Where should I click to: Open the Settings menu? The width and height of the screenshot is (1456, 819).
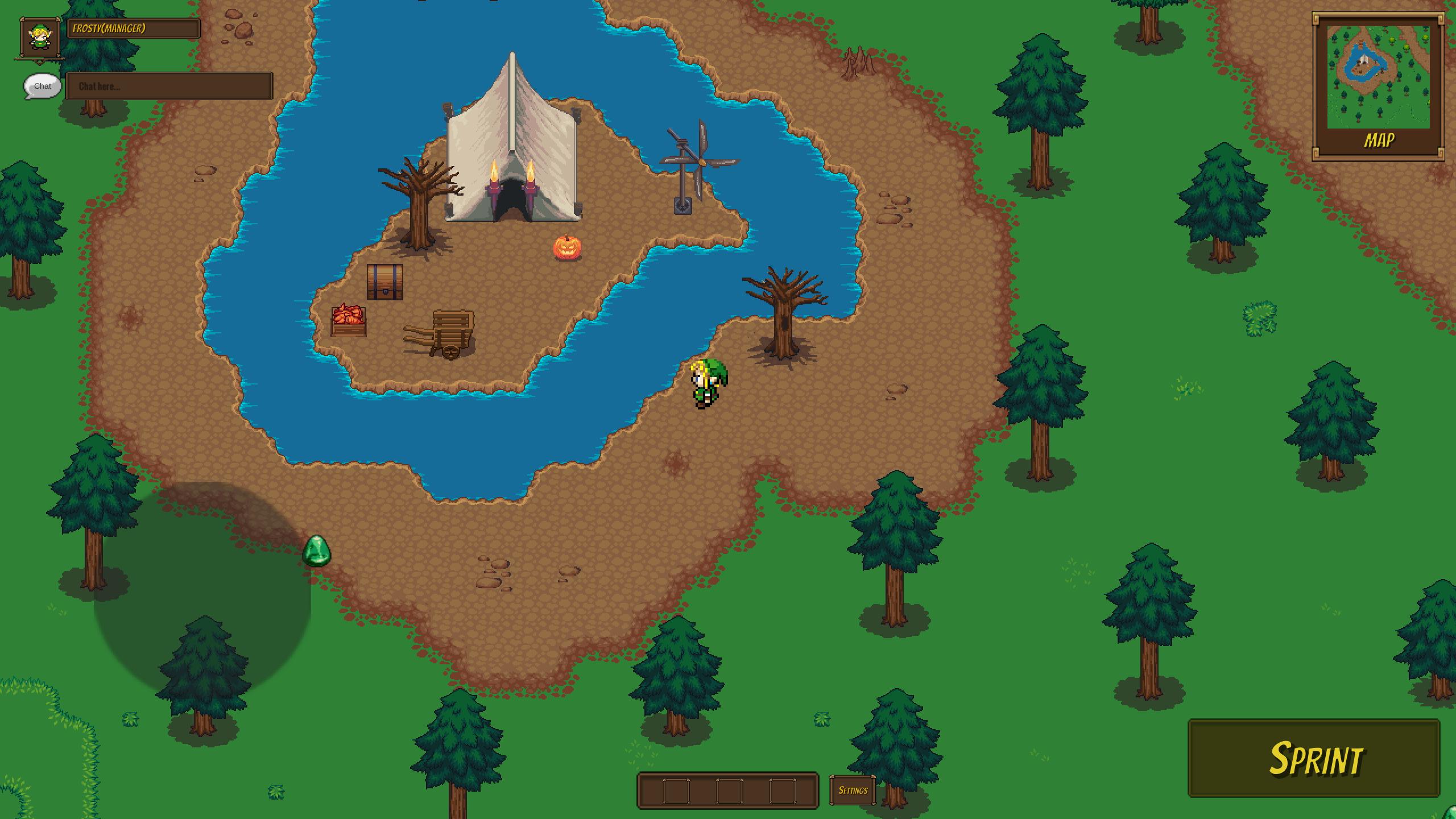click(x=852, y=790)
